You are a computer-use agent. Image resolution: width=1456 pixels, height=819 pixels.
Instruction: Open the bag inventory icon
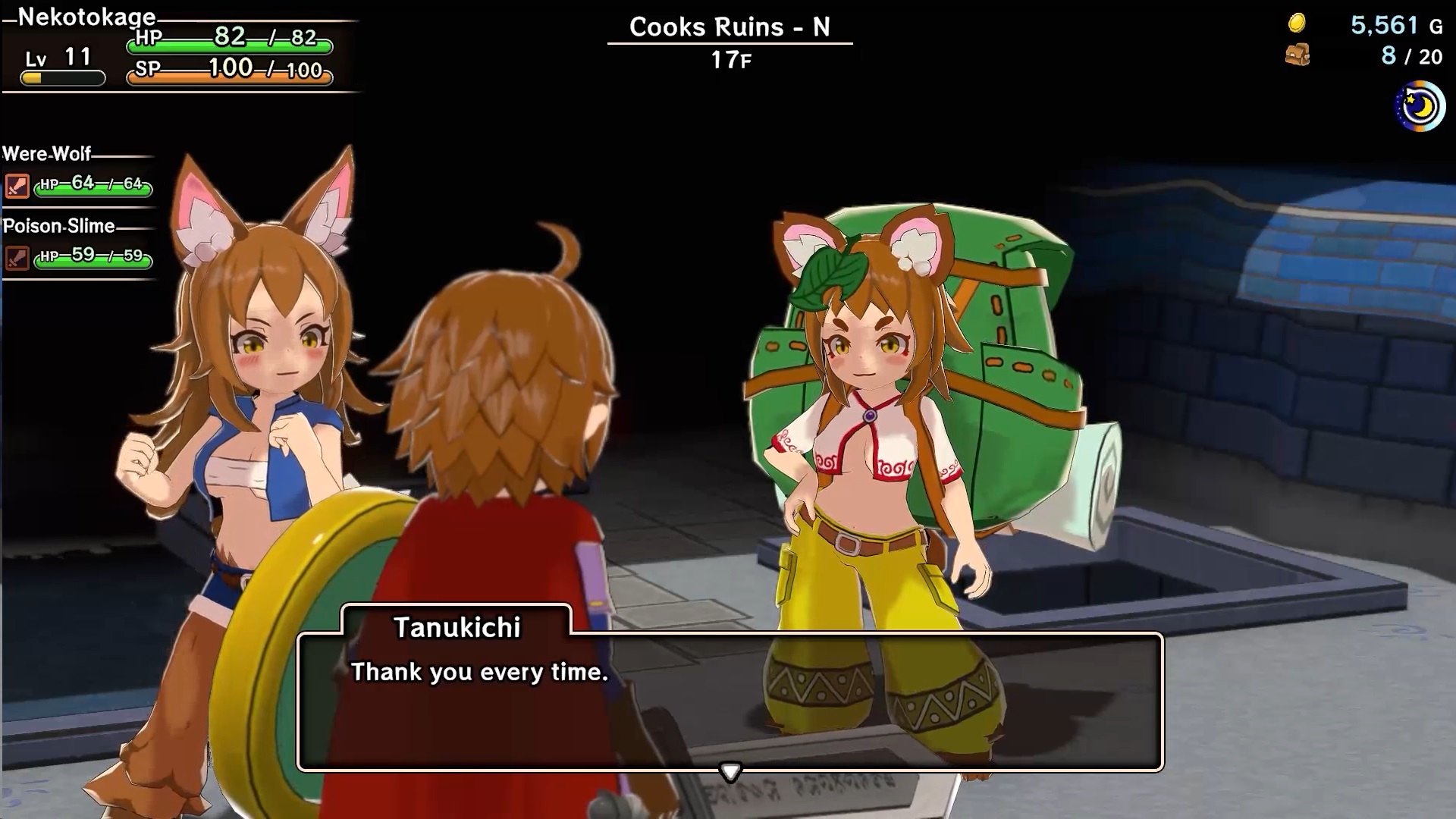[x=1298, y=55]
